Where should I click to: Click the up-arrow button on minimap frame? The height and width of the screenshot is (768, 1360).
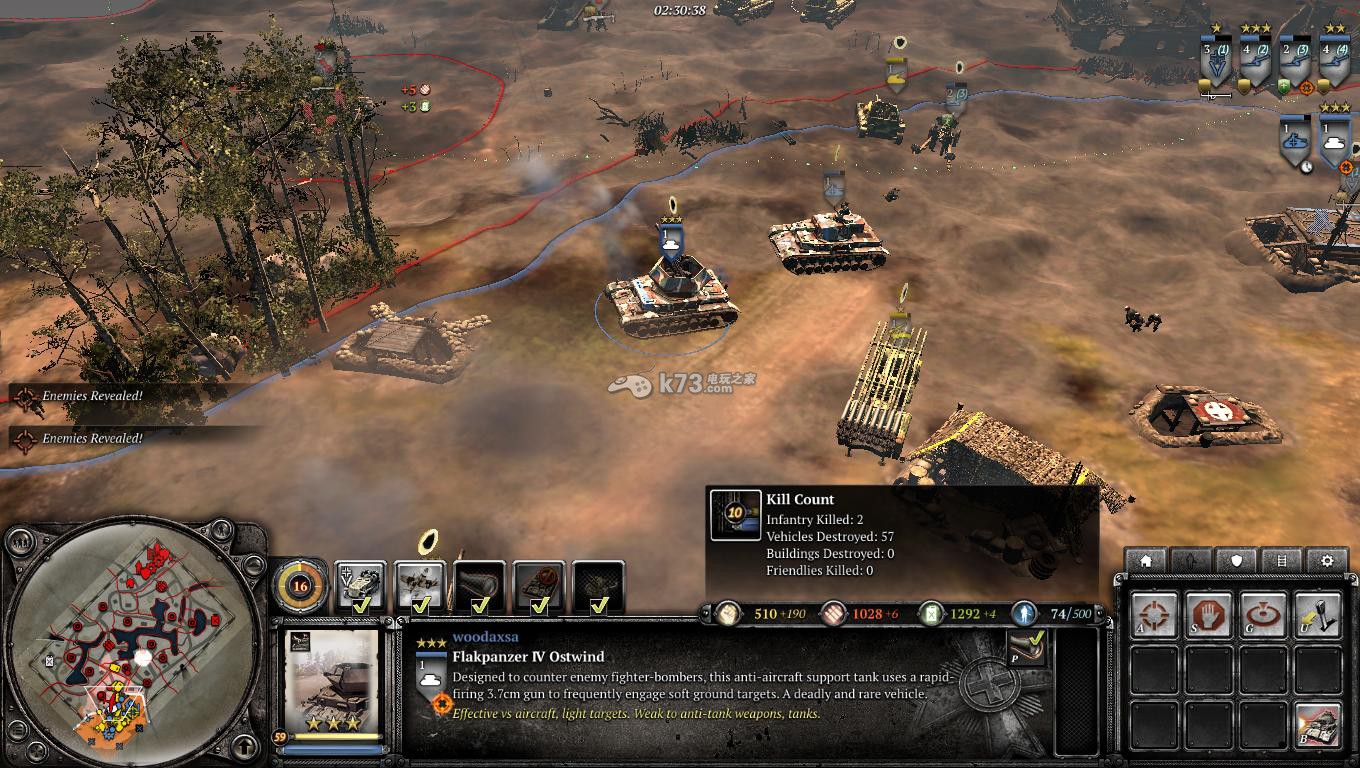tap(244, 746)
